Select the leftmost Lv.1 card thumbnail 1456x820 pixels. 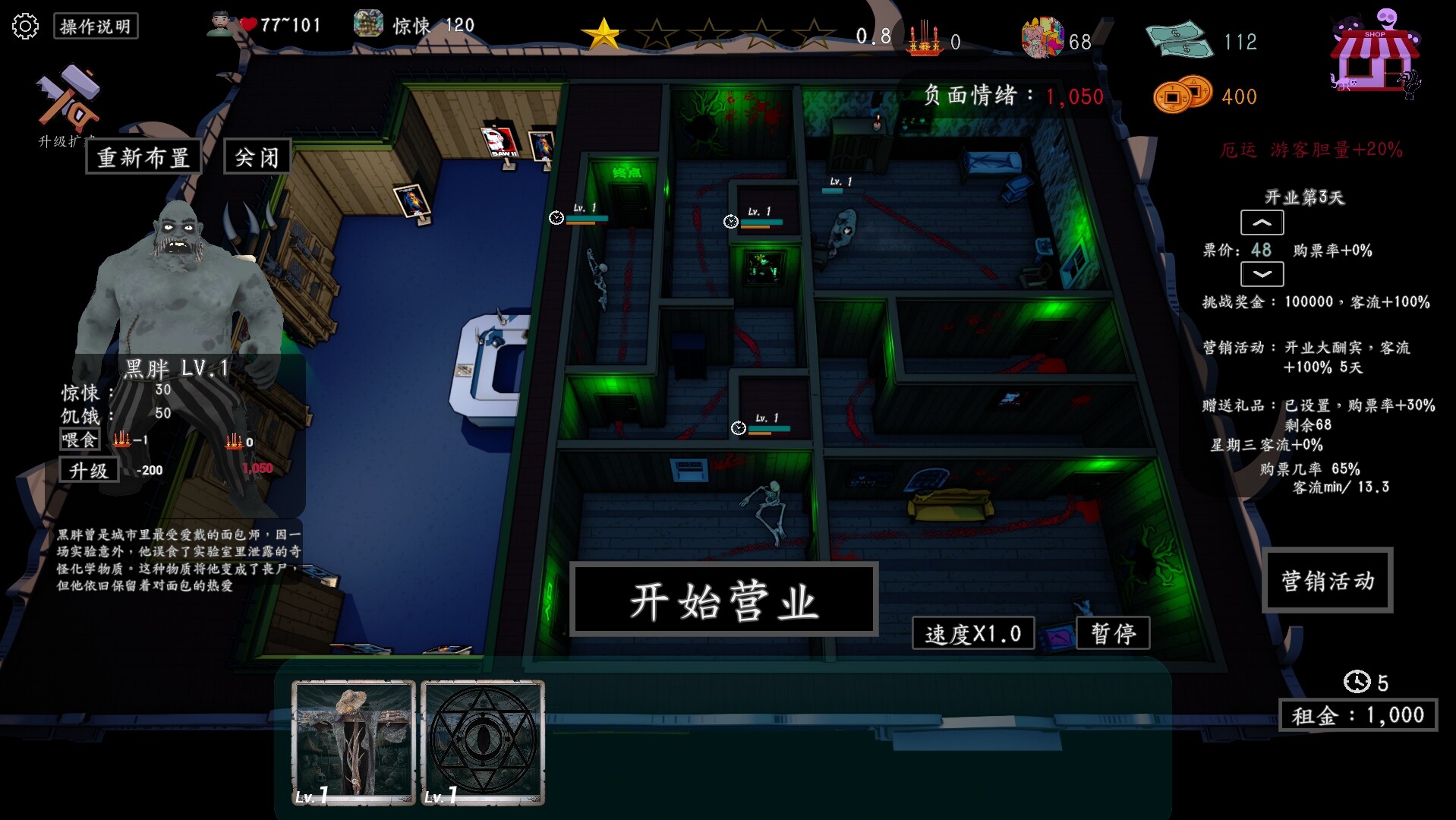point(354,740)
